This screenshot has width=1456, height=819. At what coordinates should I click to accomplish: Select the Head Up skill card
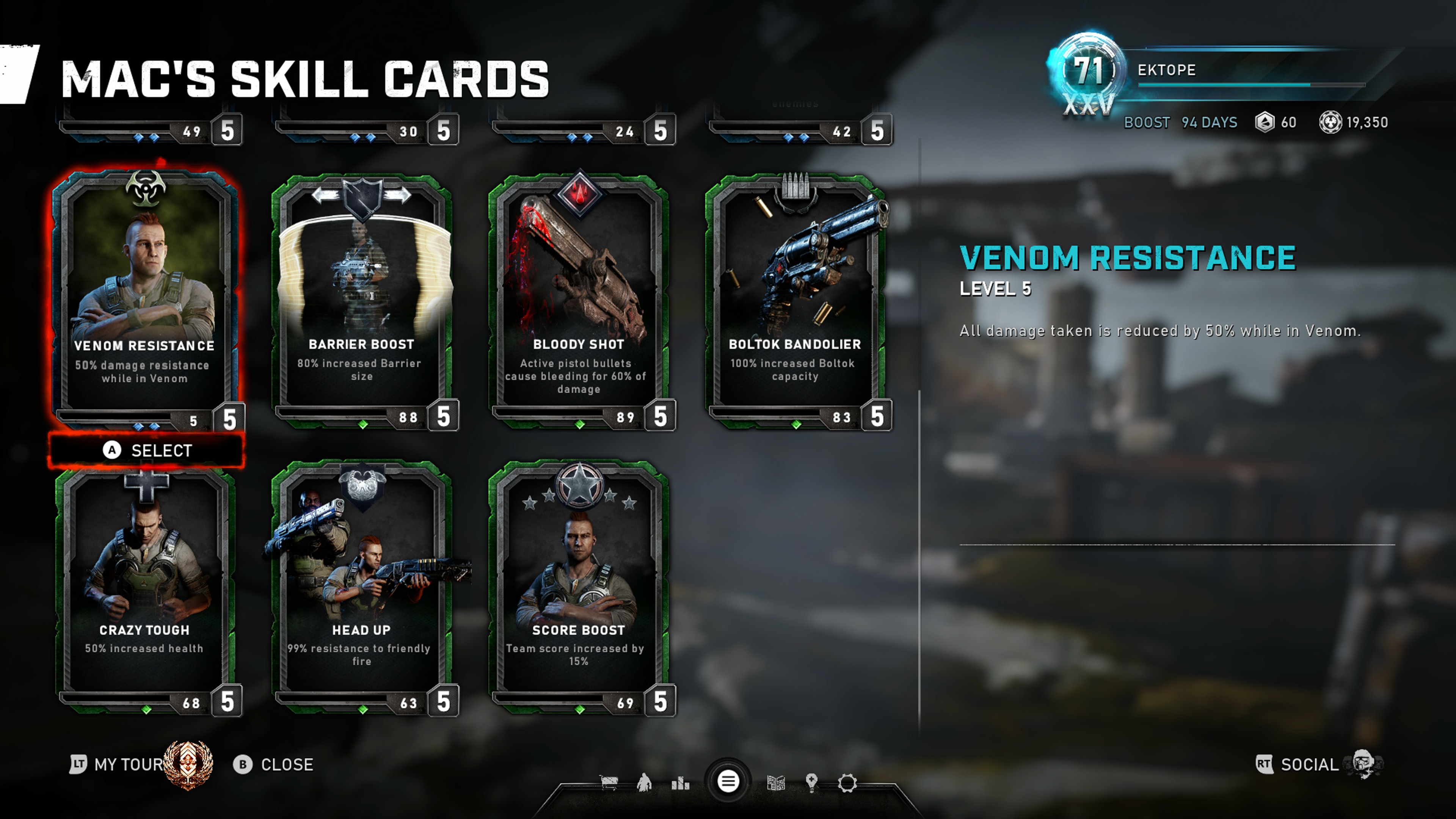[362, 582]
